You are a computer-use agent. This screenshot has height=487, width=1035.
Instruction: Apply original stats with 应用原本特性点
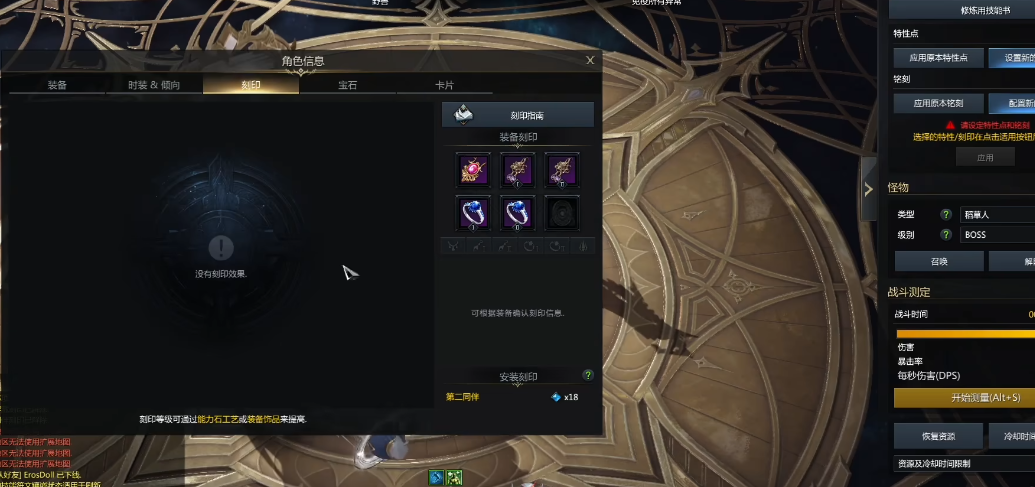(938, 58)
